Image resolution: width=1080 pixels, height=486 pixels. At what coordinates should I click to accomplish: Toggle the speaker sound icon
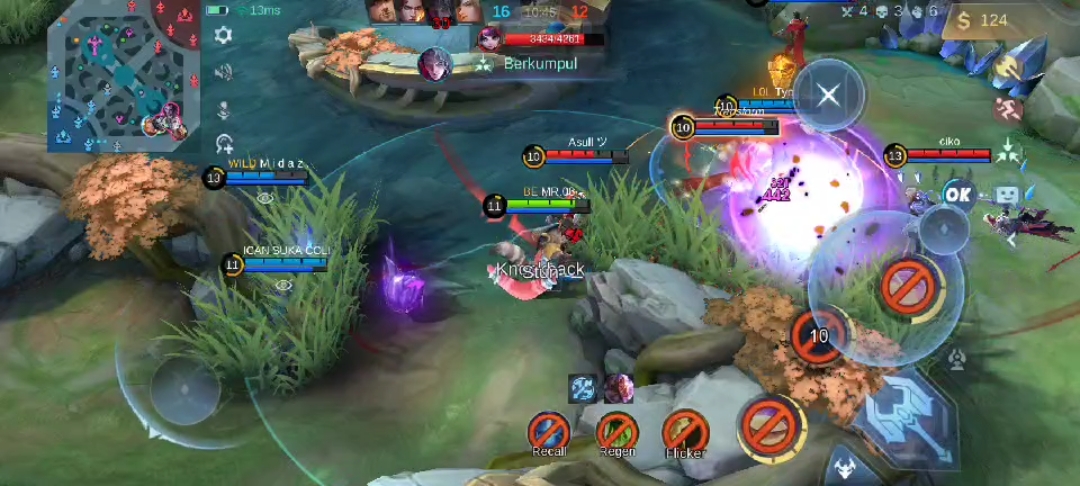click(x=223, y=72)
